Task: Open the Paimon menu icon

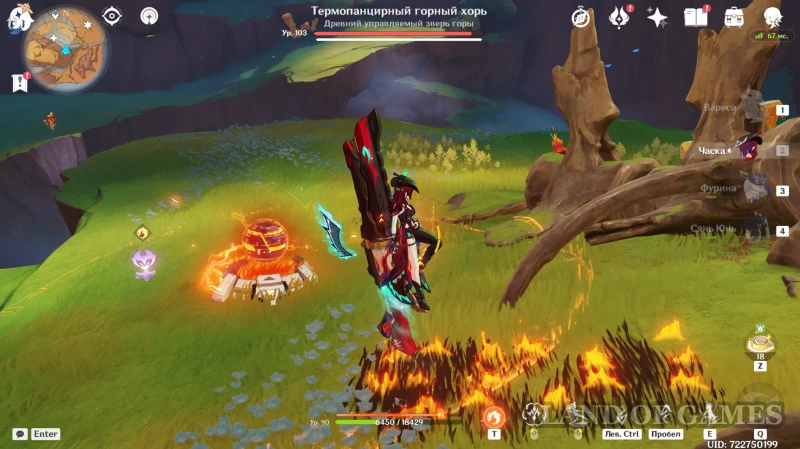Action: tap(17, 17)
